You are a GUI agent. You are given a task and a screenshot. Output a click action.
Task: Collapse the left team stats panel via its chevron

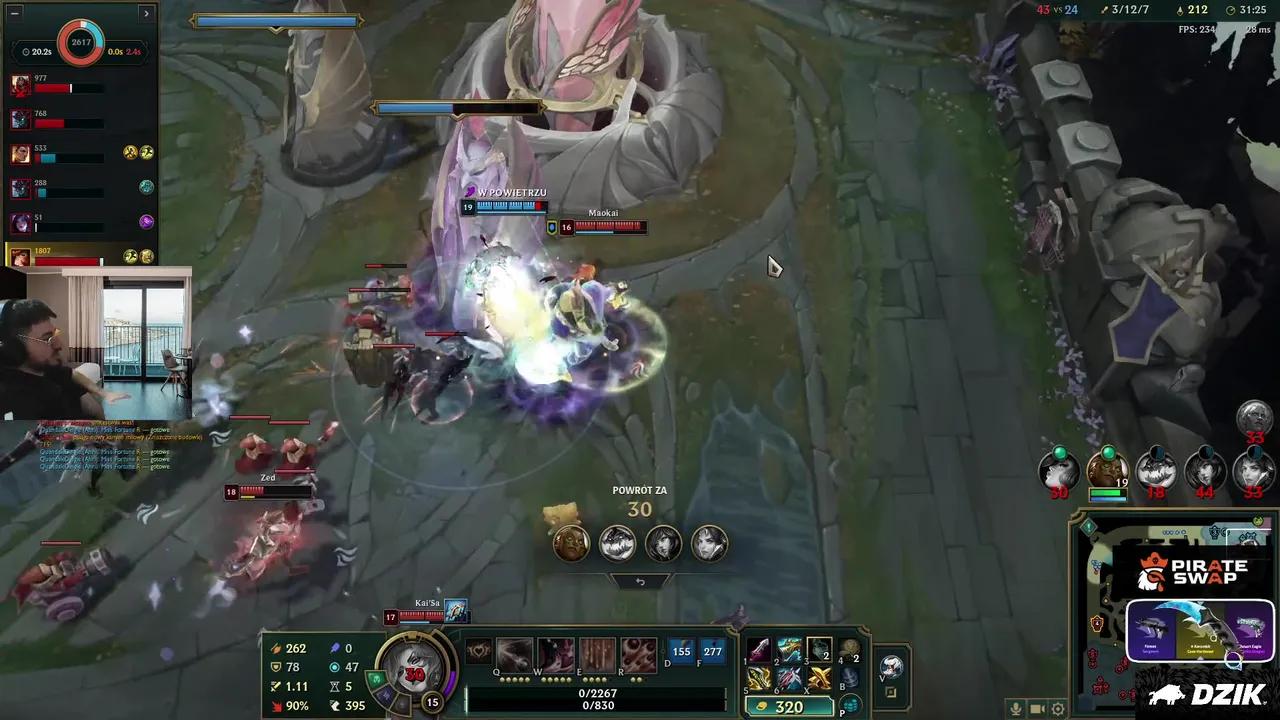pos(146,13)
